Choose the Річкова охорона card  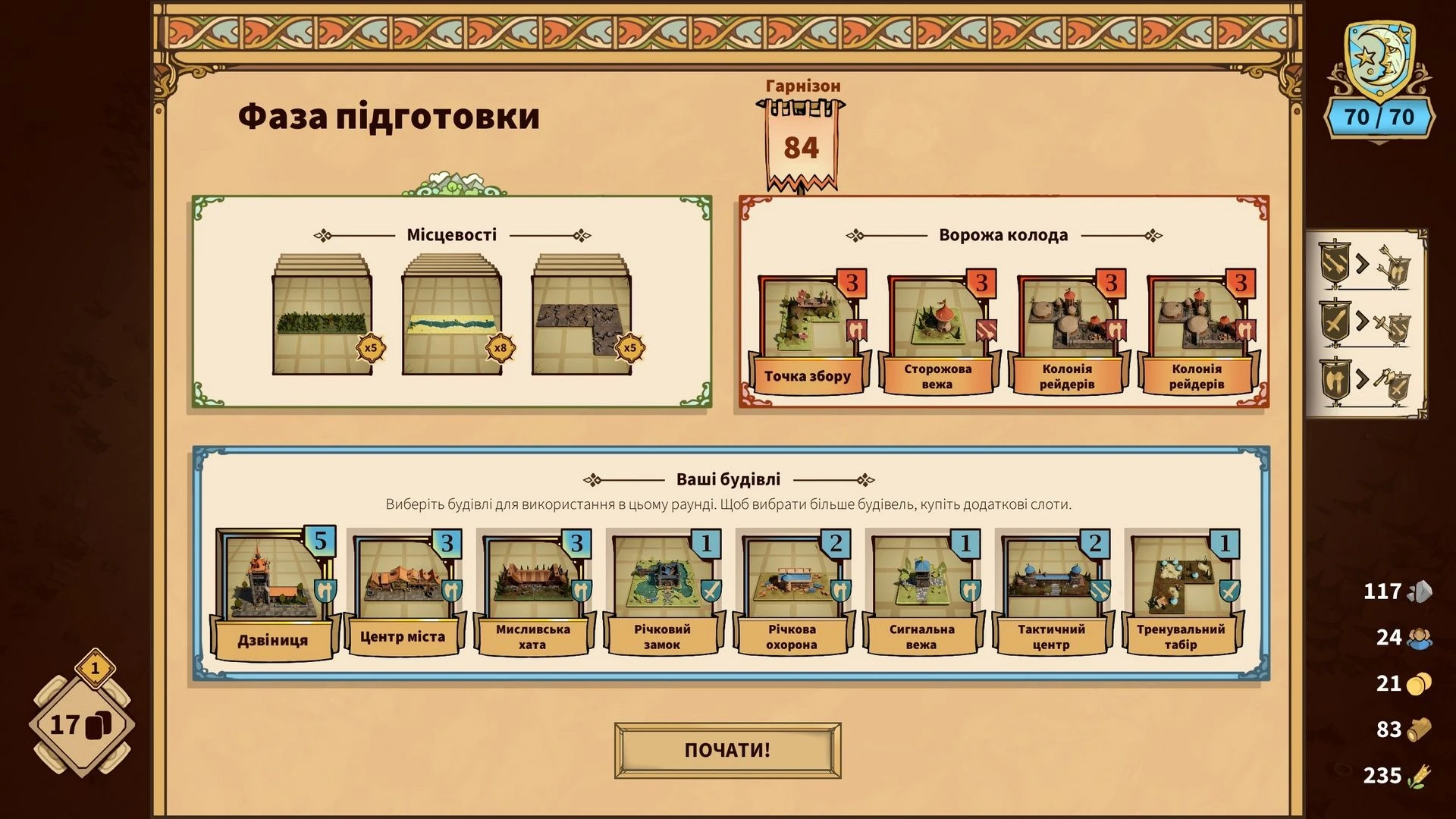[x=792, y=593]
